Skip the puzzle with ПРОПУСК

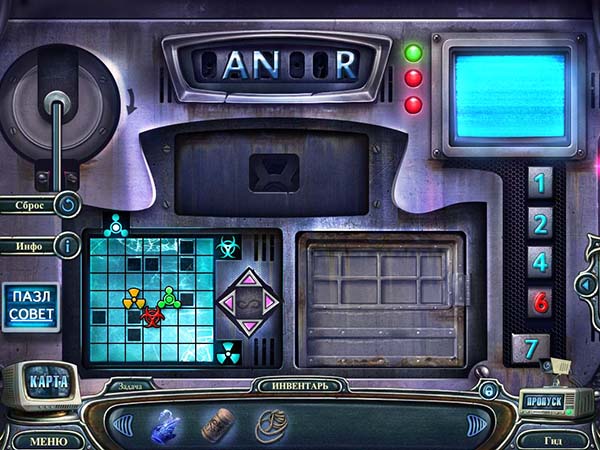[x=545, y=402]
